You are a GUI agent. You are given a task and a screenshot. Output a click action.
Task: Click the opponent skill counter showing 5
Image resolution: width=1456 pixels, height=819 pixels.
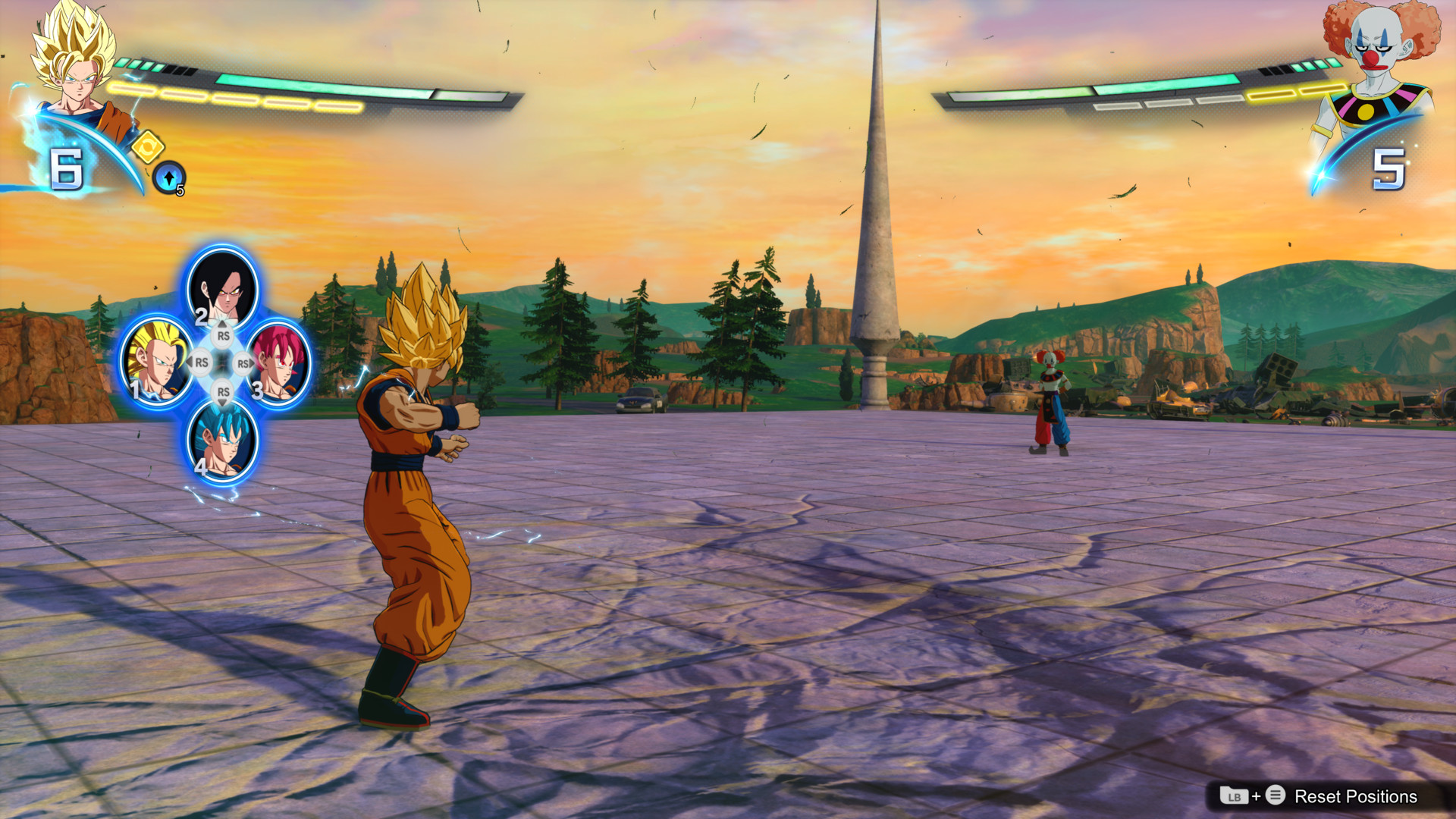(1391, 168)
